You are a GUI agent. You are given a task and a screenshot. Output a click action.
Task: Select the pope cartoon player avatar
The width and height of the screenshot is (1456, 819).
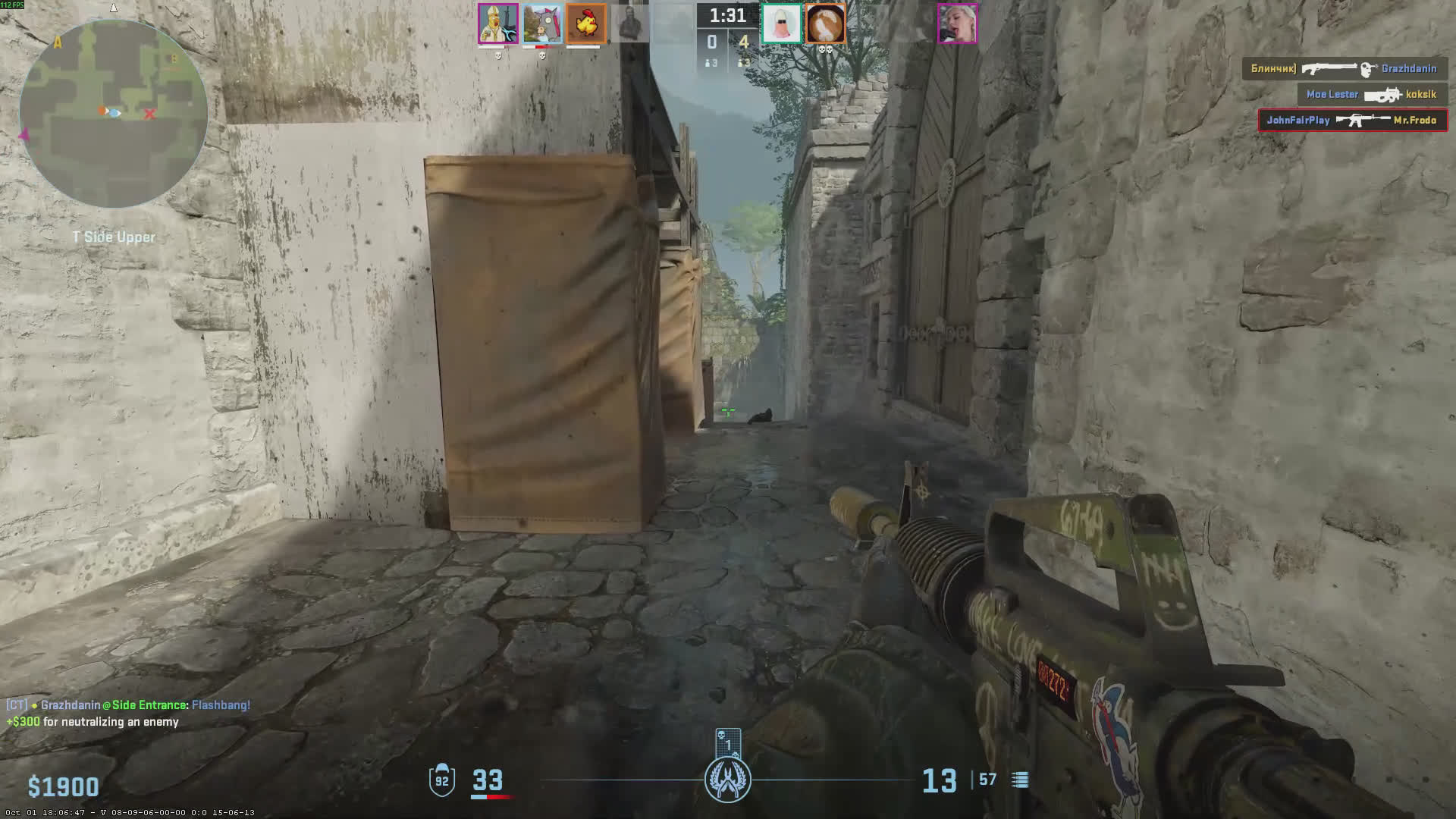click(x=498, y=24)
